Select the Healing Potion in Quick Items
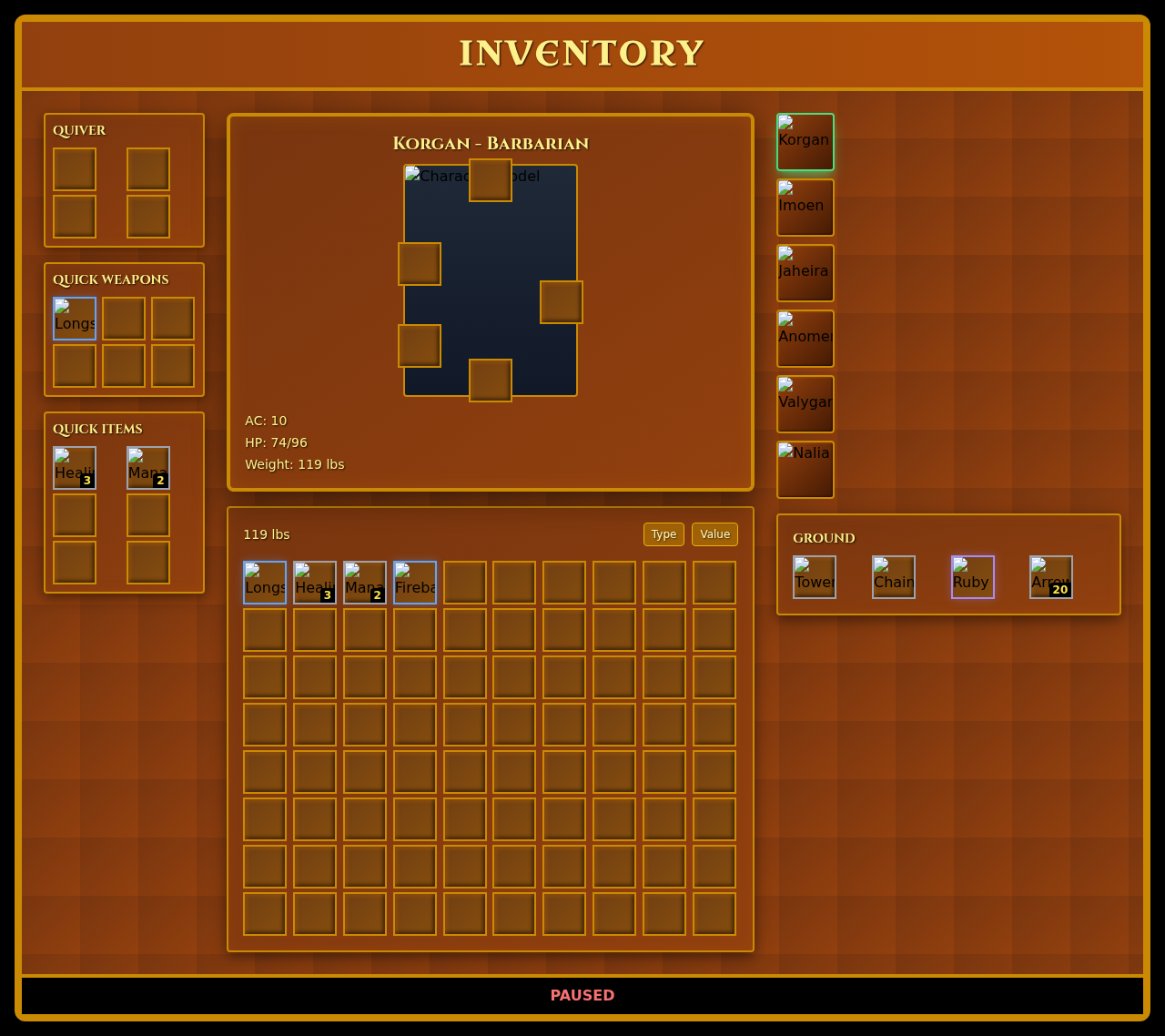Screen dimensions: 1165x1036 tap(75, 467)
